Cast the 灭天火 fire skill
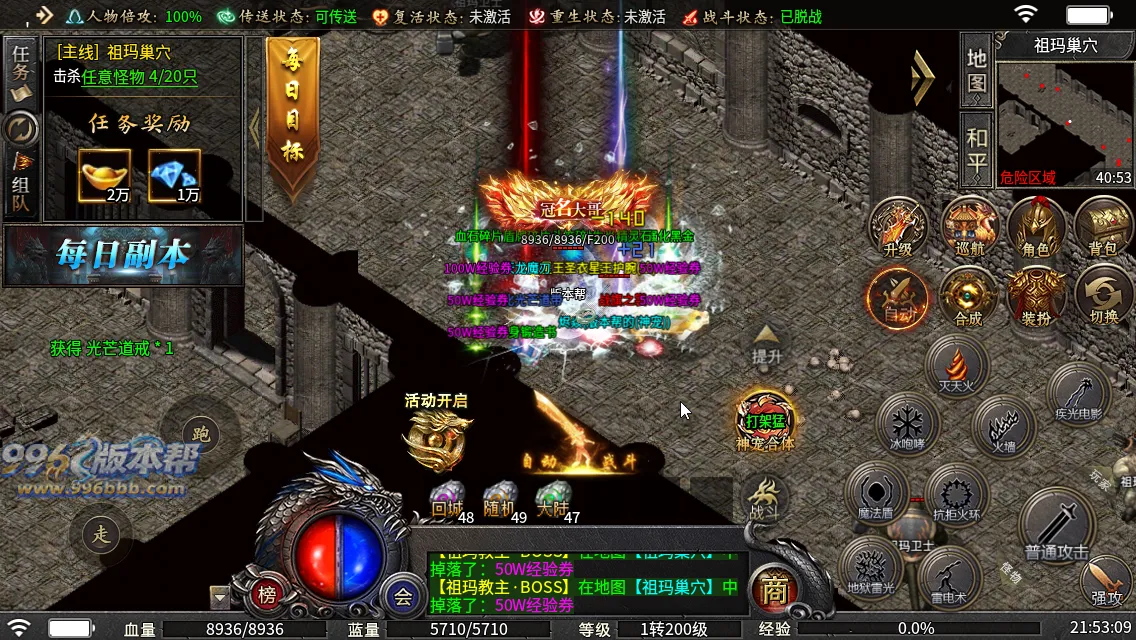The height and width of the screenshot is (640, 1136). [957, 366]
